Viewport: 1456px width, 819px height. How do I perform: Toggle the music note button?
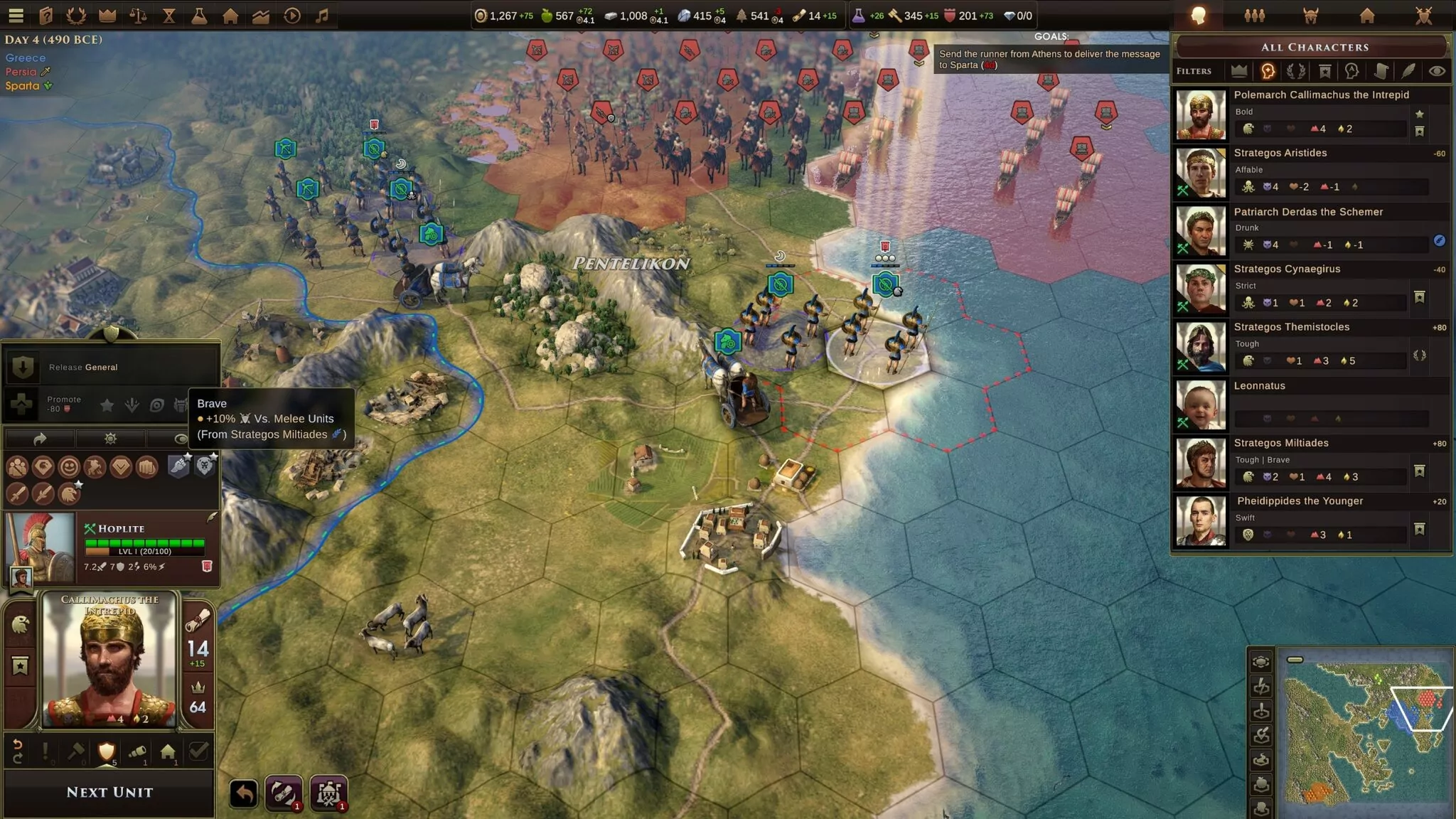322,15
